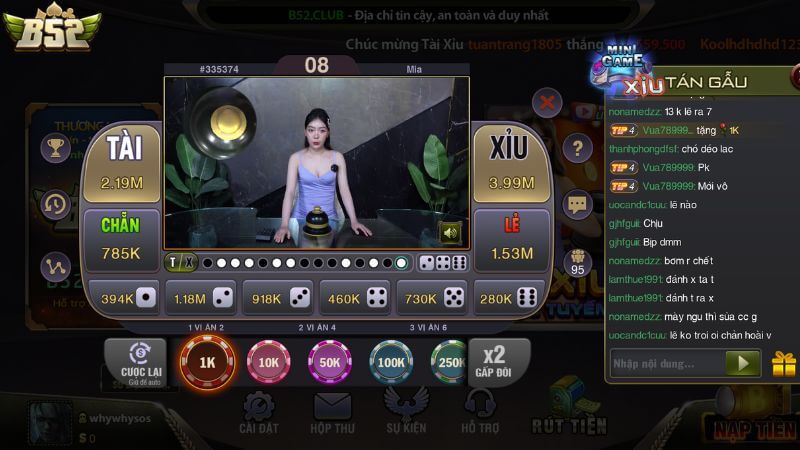
Task: Toggle the video sound speaker icon
Action: tap(450, 233)
